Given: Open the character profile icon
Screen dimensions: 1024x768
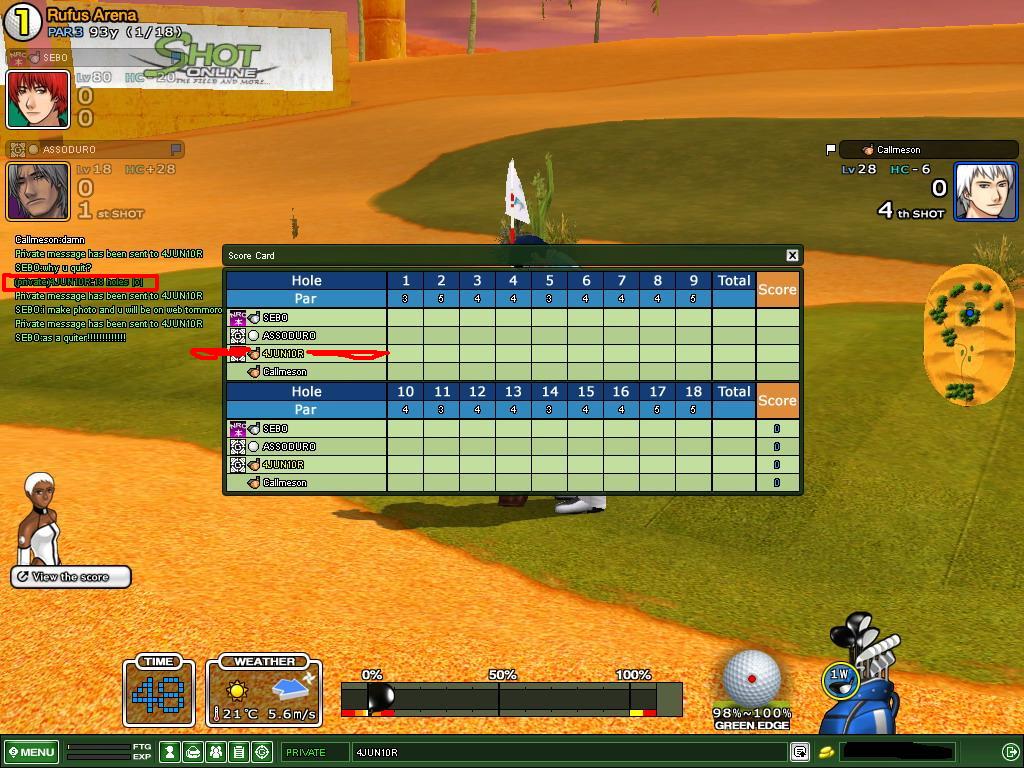Looking at the screenshot, I should tap(171, 752).
